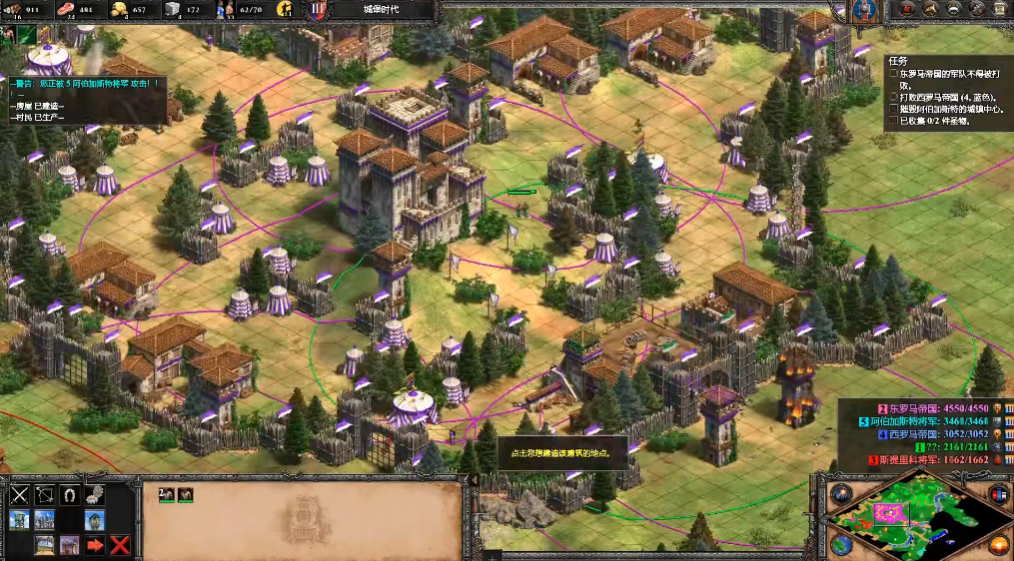Screen dimensions: 1014x561
Task: Cancel with the red X button
Action: click(x=120, y=545)
